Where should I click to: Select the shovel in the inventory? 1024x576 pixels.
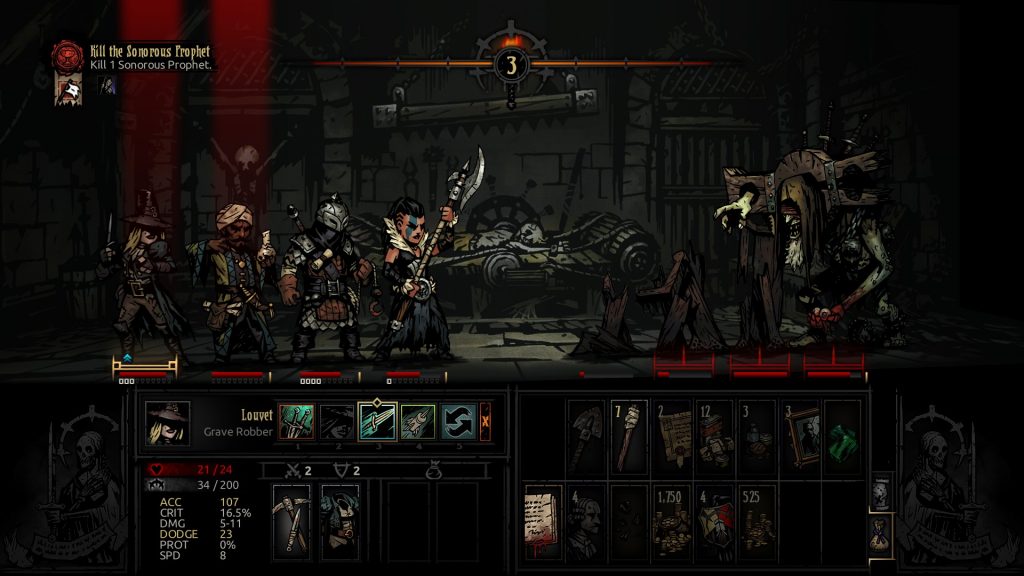tap(587, 436)
